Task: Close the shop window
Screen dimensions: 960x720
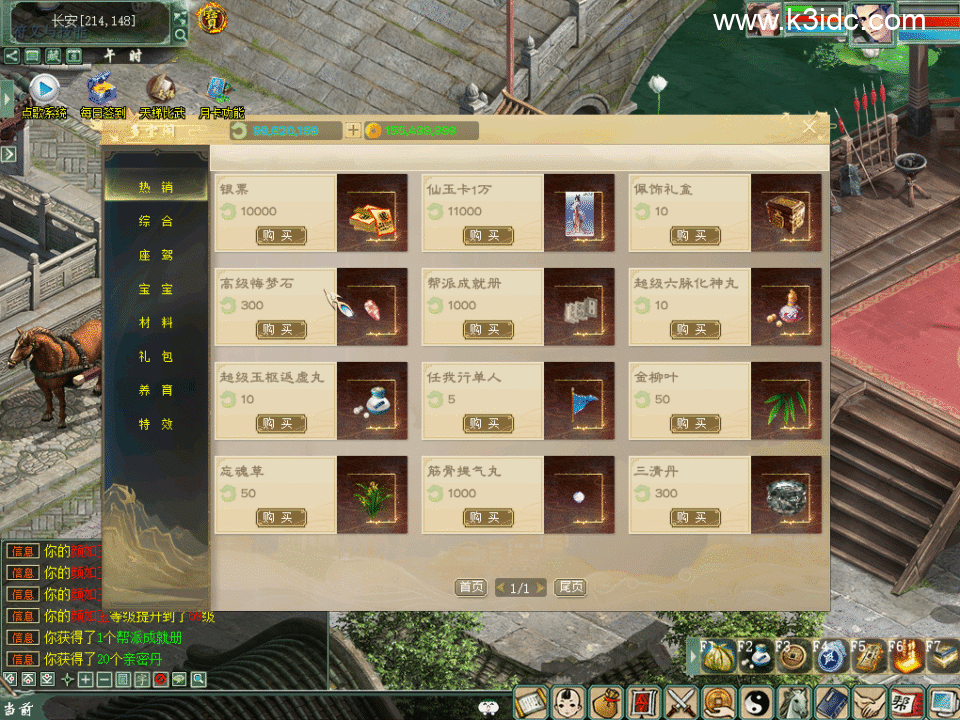Action: point(810,127)
